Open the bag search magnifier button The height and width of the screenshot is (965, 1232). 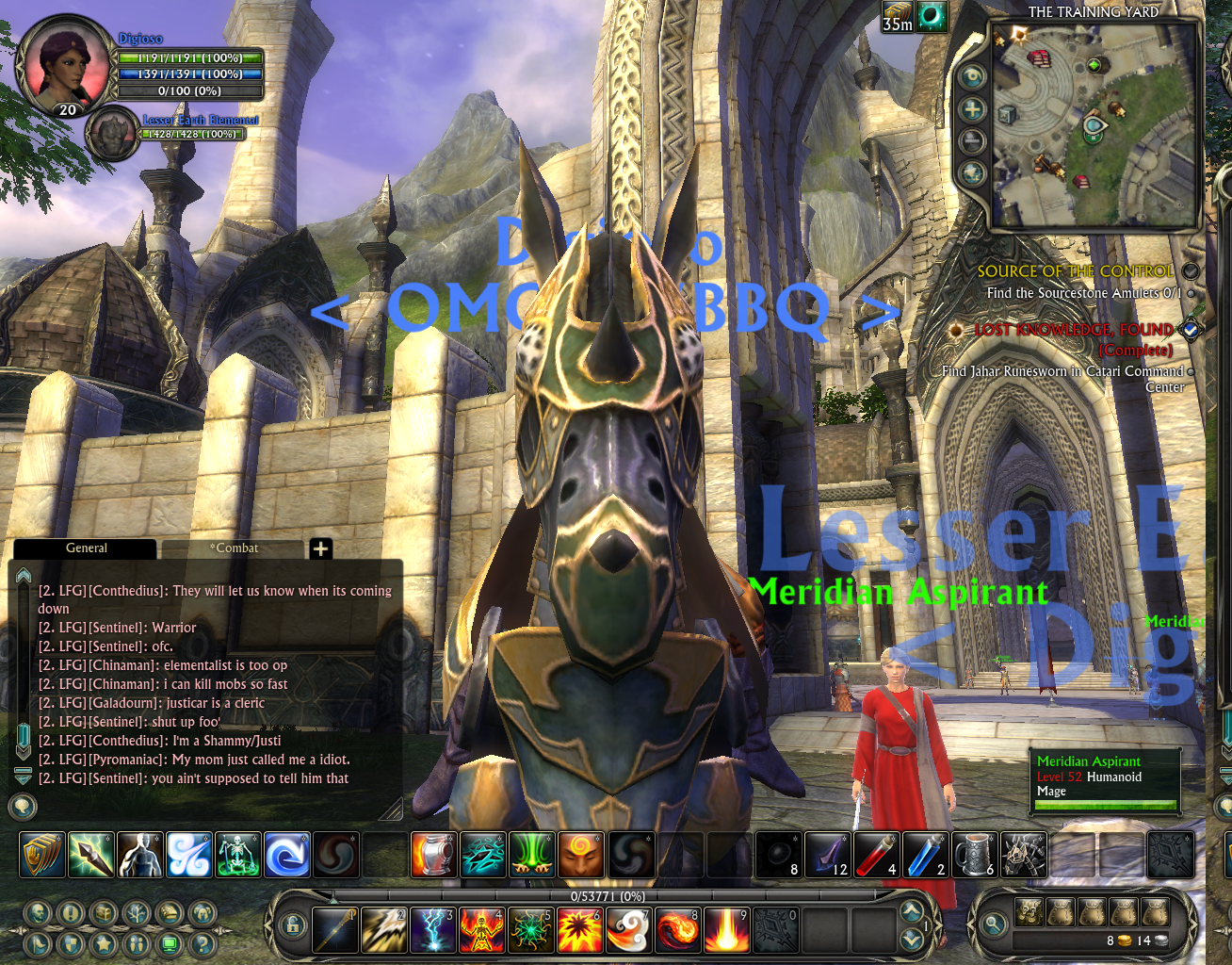tap(993, 925)
